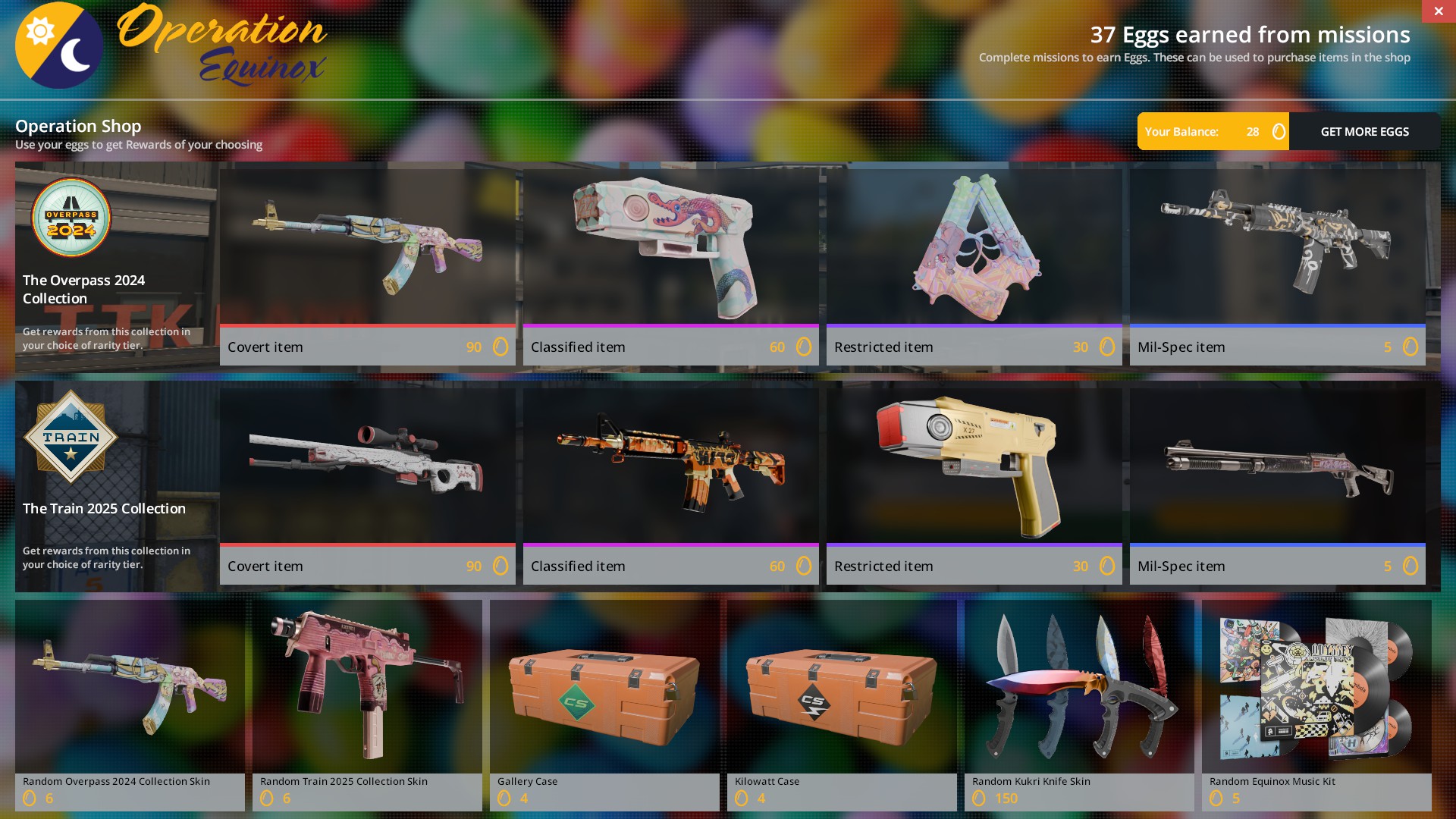Select the Overpass 2024 Covert item
Viewport: 1456px width, 819px height.
367,267
